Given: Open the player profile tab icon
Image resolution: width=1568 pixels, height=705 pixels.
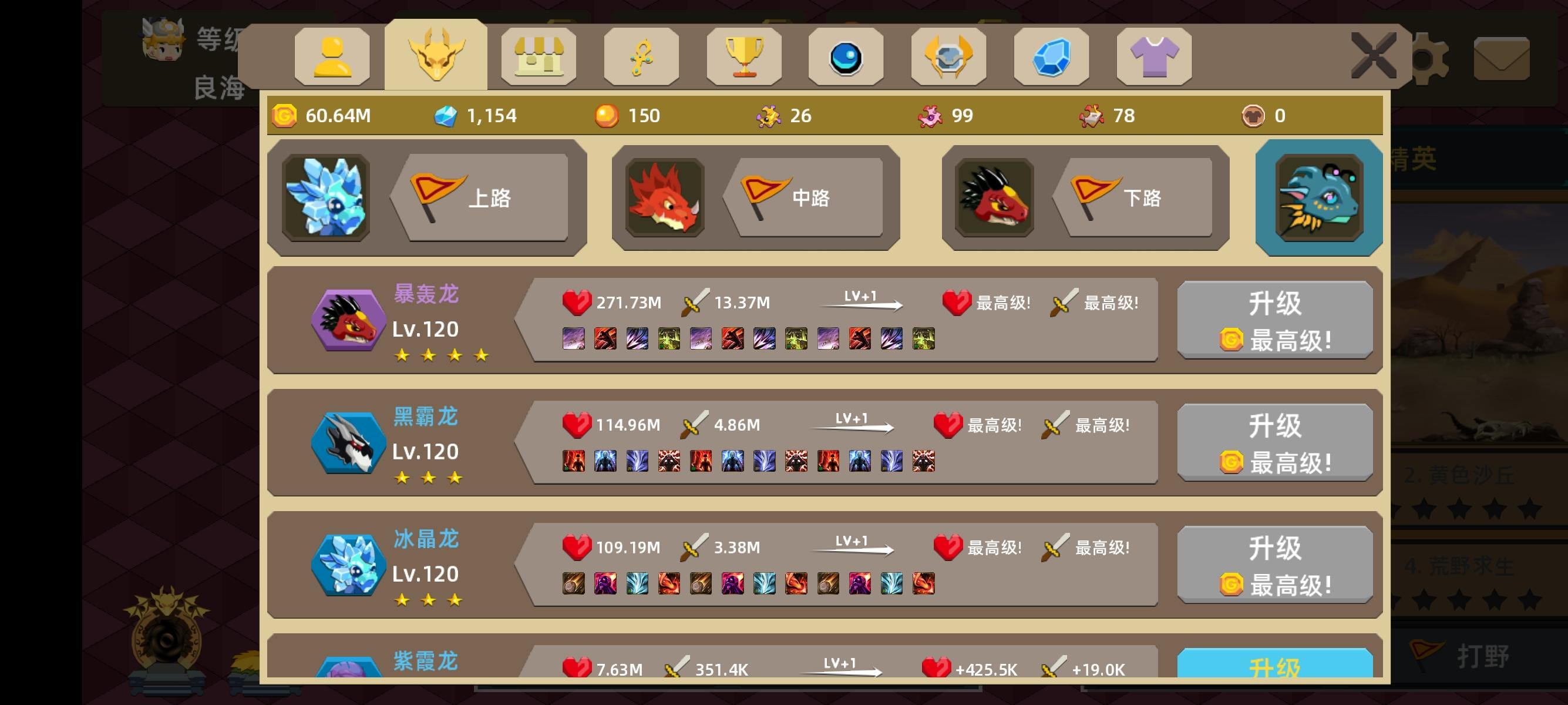Looking at the screenshot, I should (333, 56).
